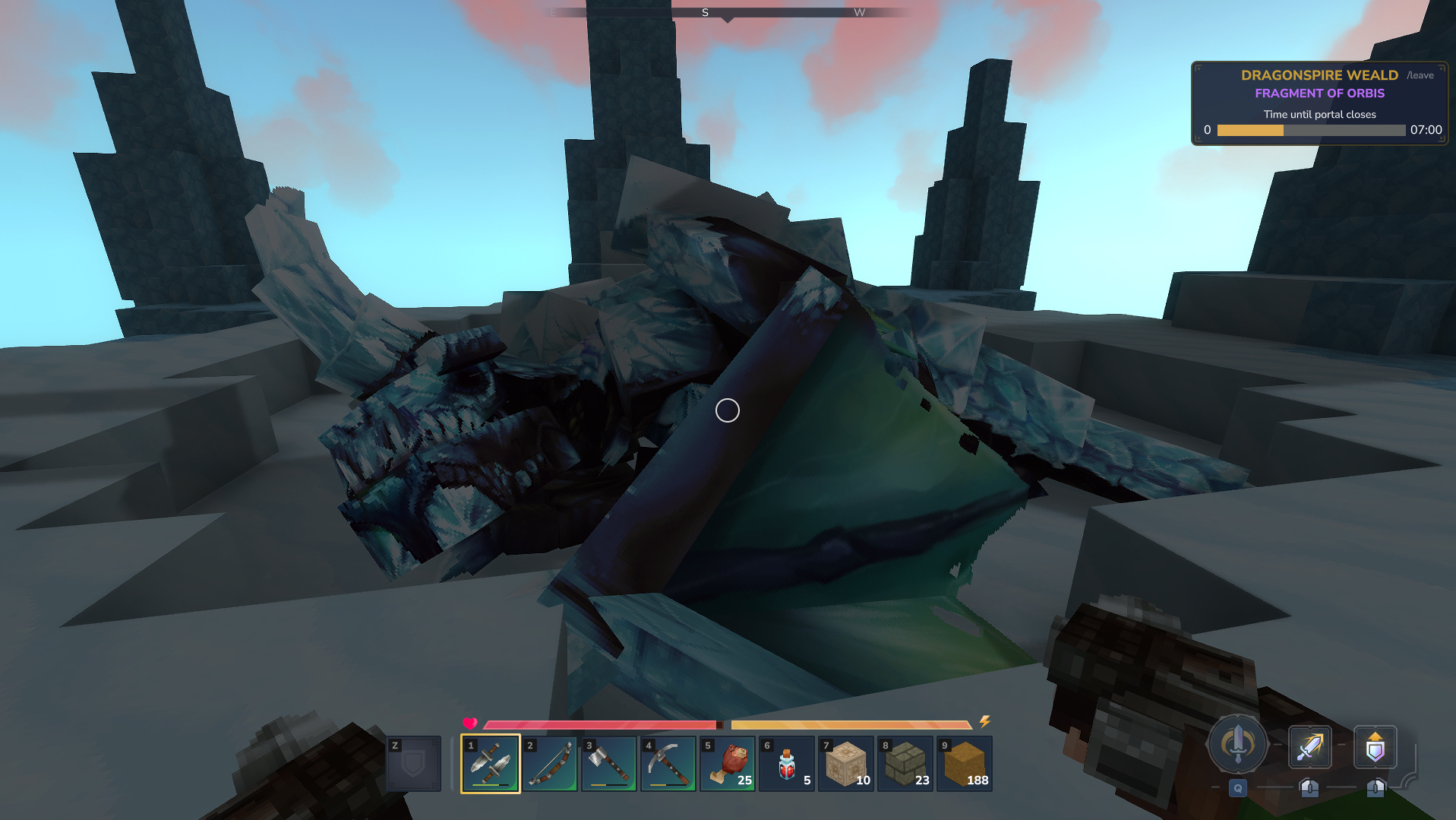Pick the red potion bottle slot

pos(786,763)
